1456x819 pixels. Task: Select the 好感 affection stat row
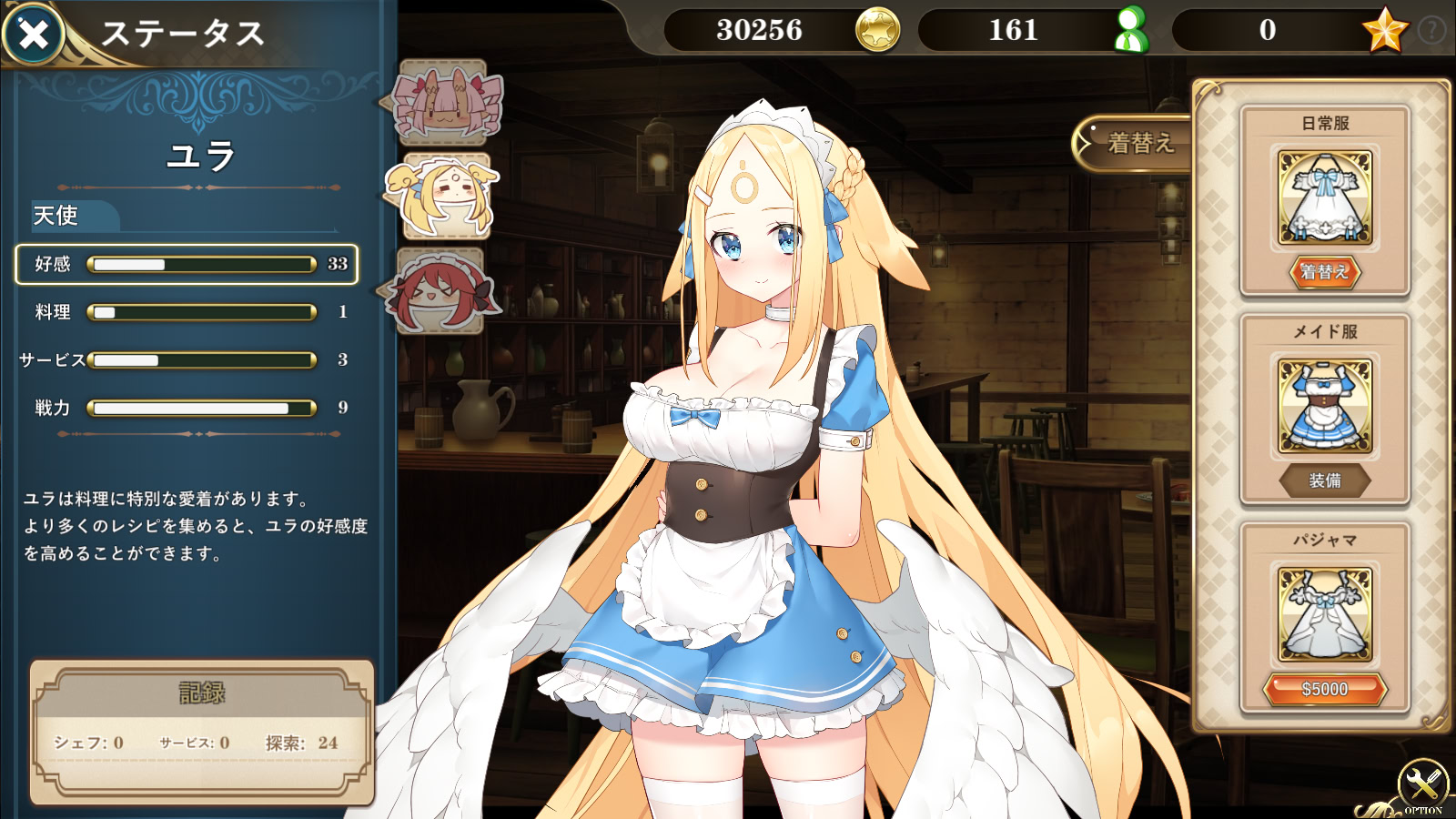[x=187, y=264]
